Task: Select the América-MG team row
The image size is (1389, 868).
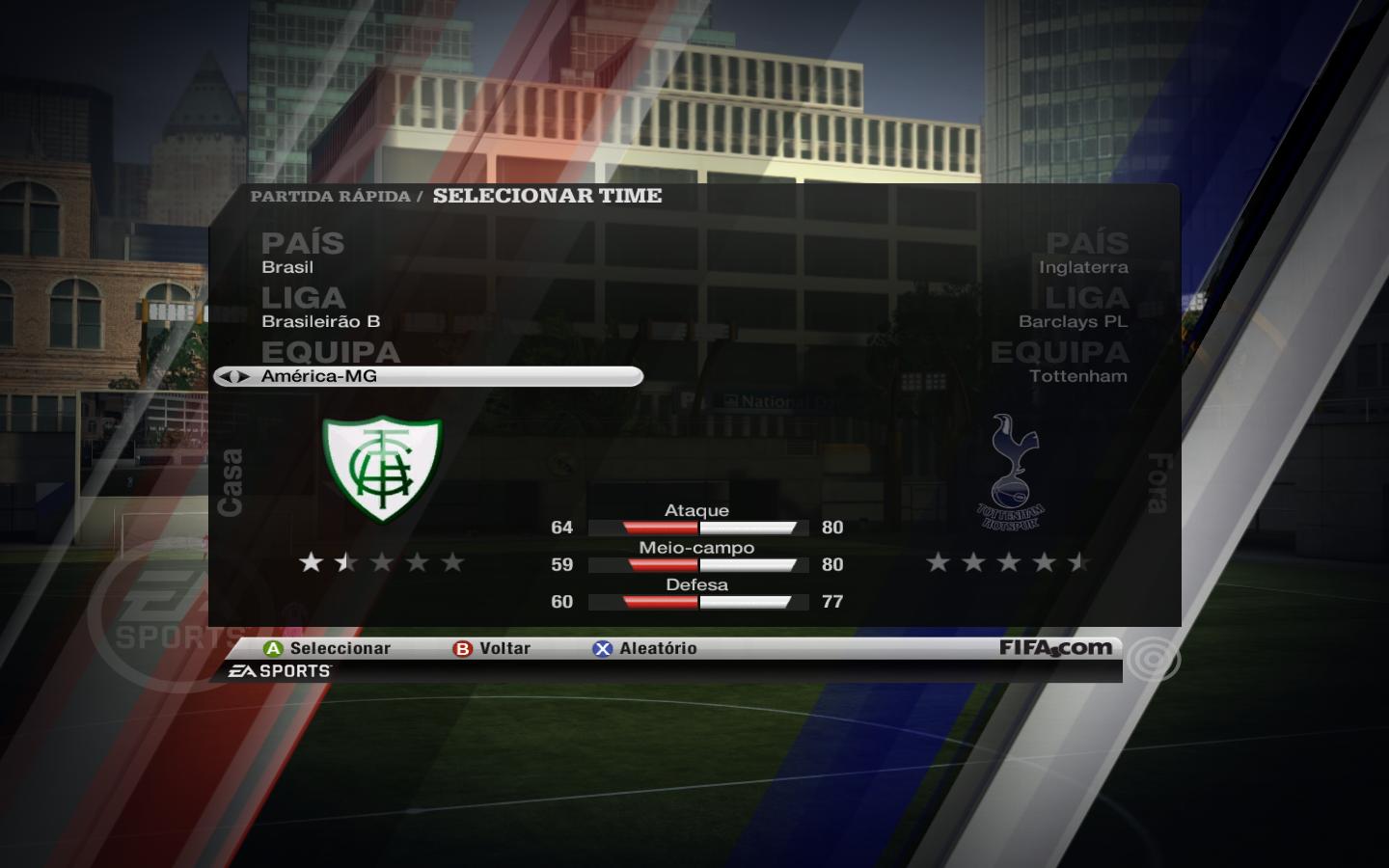Action: coord(429,376)
